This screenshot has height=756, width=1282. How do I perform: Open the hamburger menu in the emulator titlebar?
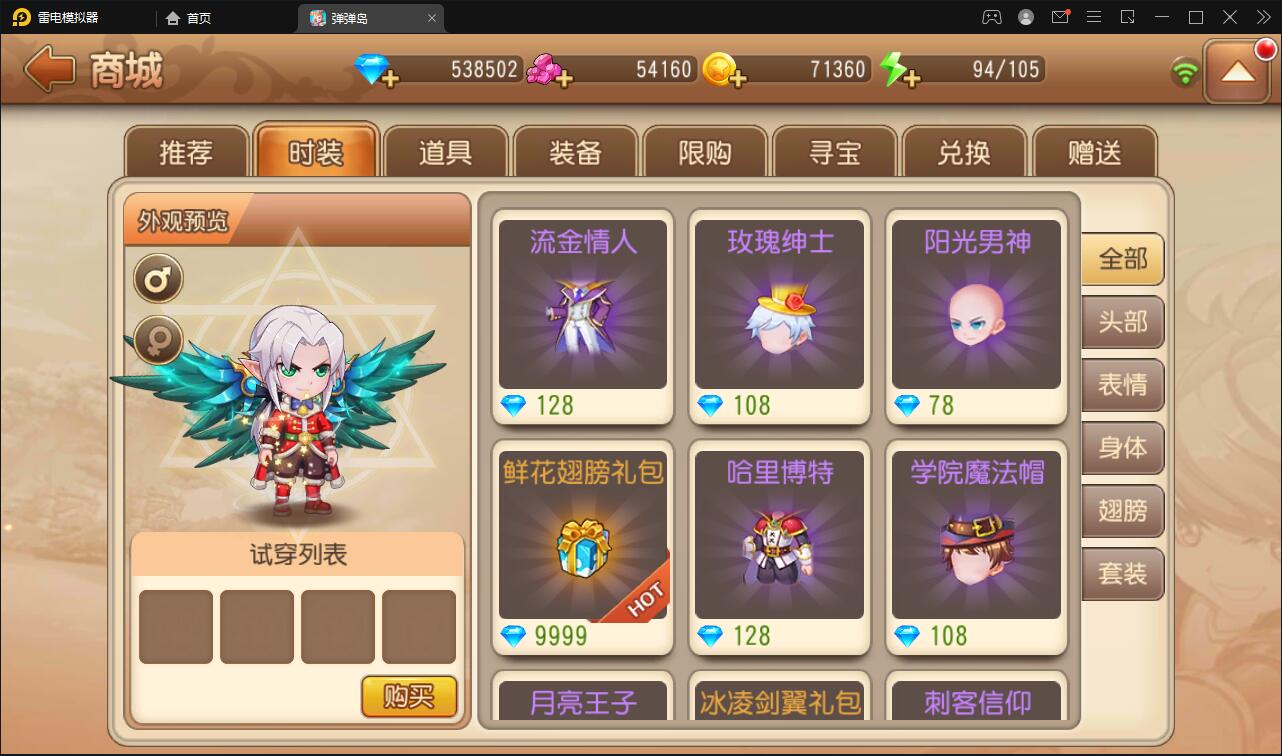tap(1094, 17)
